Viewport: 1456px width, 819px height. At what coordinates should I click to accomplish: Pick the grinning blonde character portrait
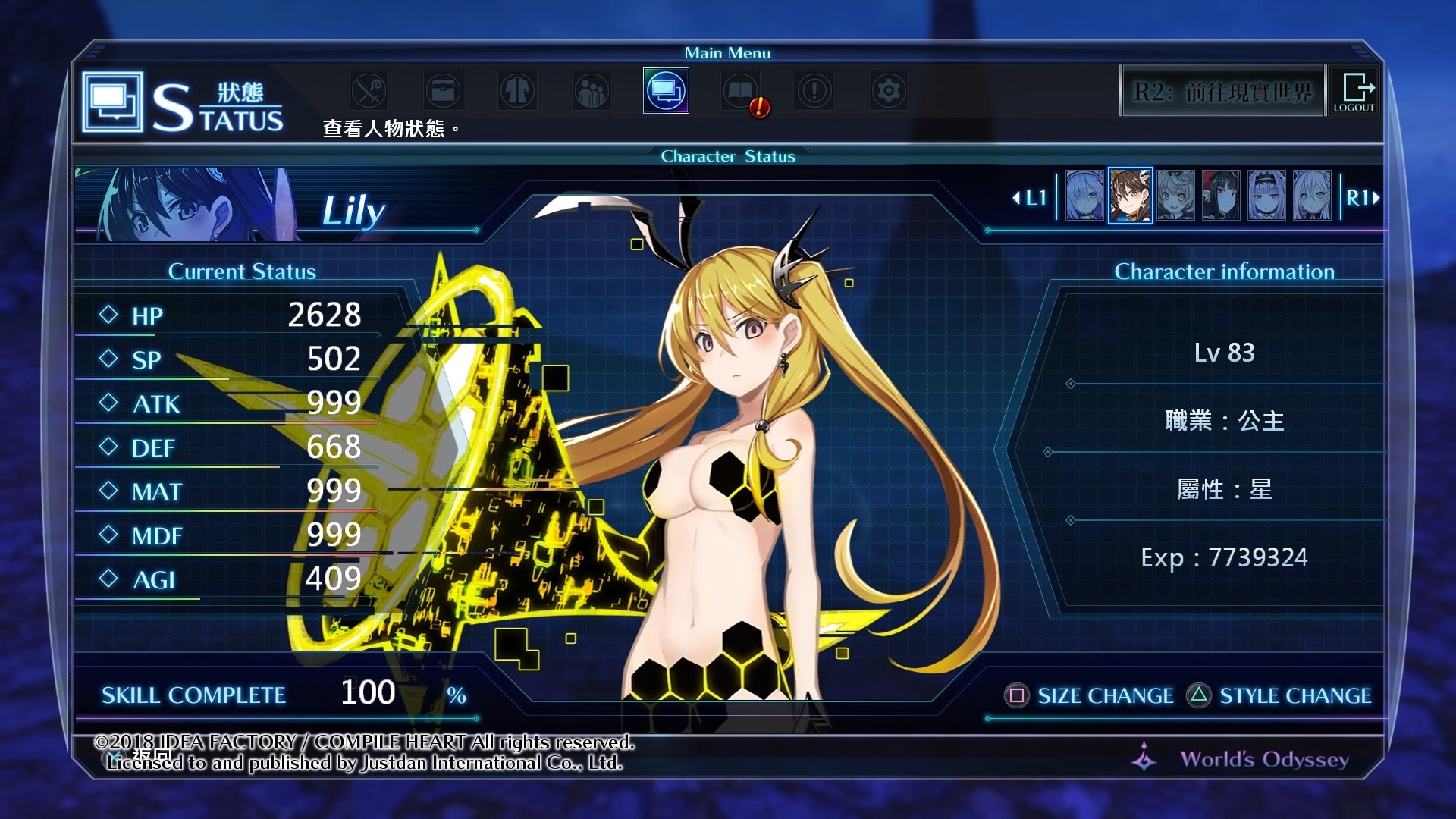(1175, 196)
